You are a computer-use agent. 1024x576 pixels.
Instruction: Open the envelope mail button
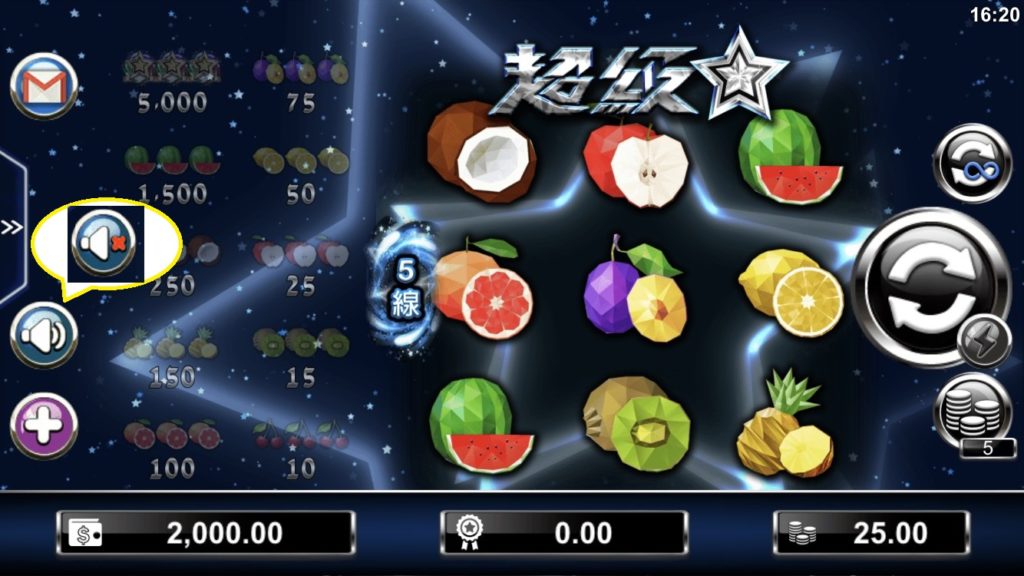click(x=44, y=86)
